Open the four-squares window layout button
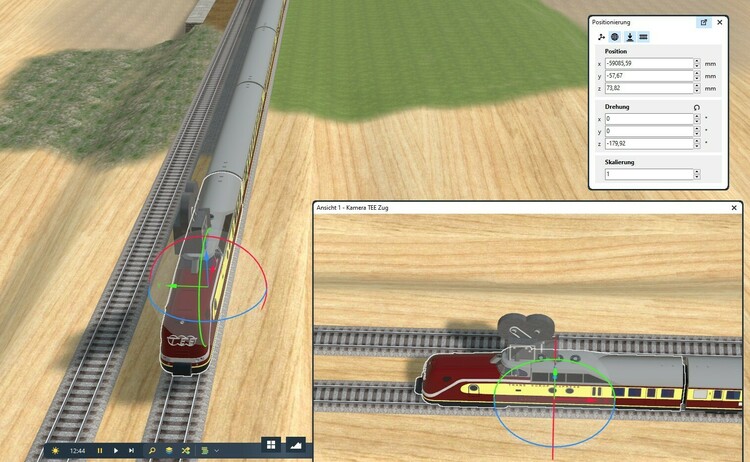The height and width of the screenshot is (462, 750). tap(271, 444)
